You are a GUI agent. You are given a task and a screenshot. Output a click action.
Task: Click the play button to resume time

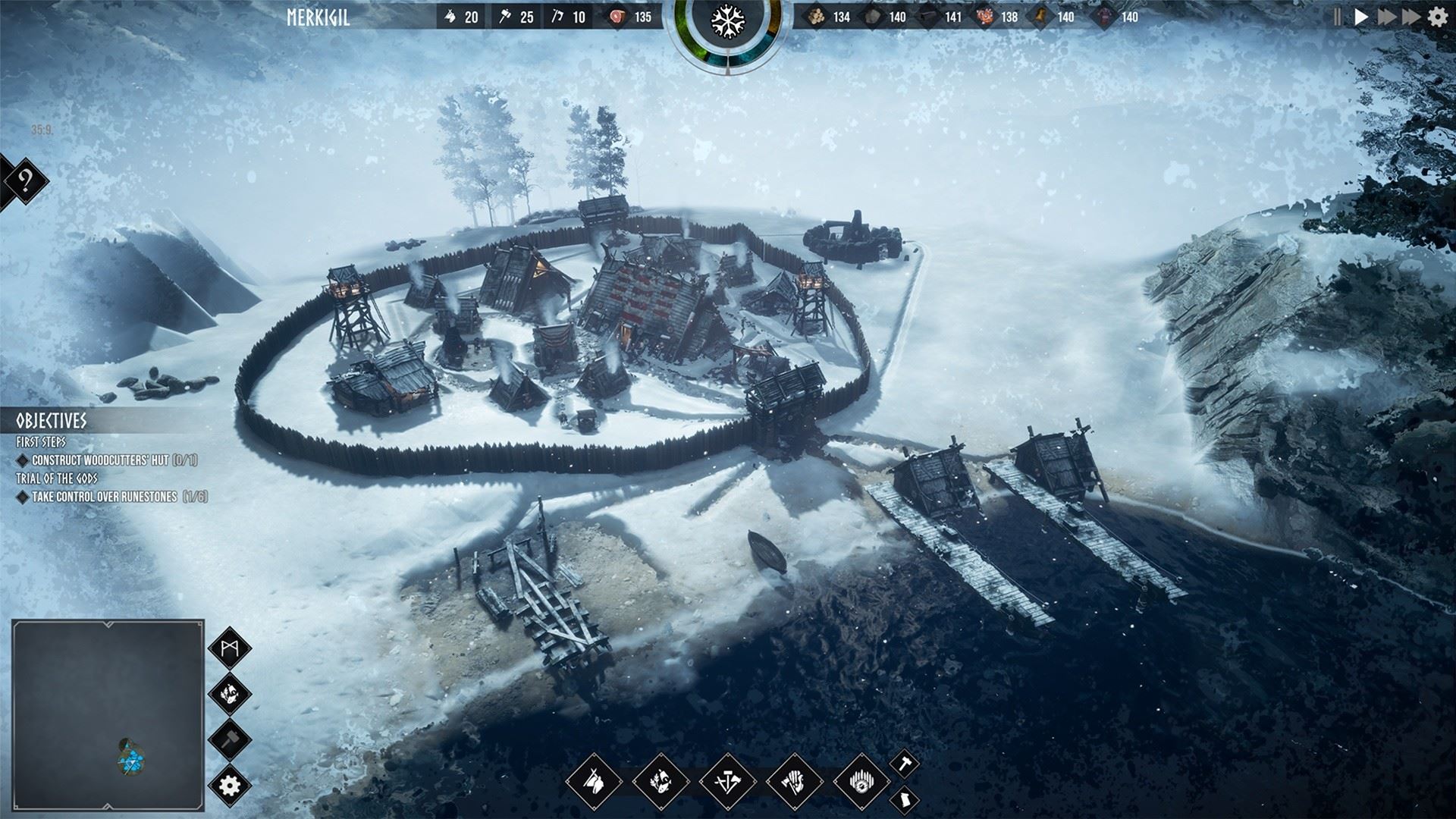pos(1361,15)
